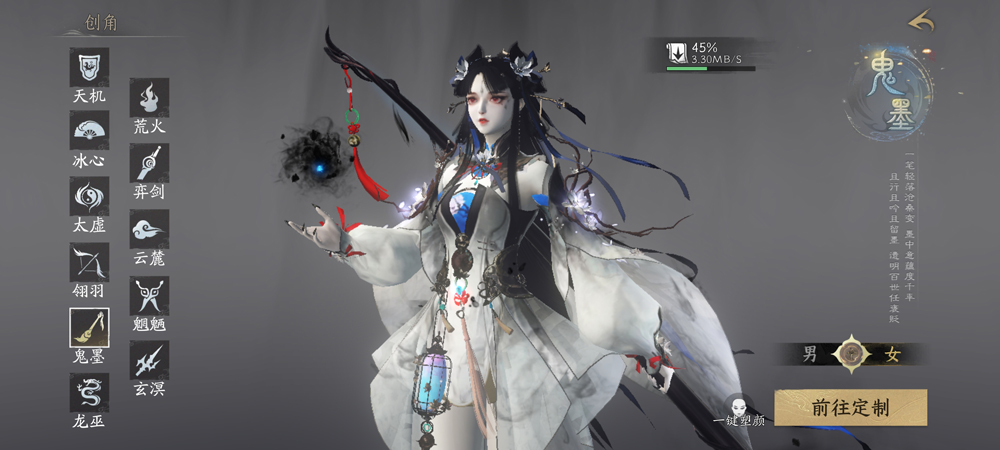
Task: Pick the 荒火 flame class
Action: coord(149,98)
